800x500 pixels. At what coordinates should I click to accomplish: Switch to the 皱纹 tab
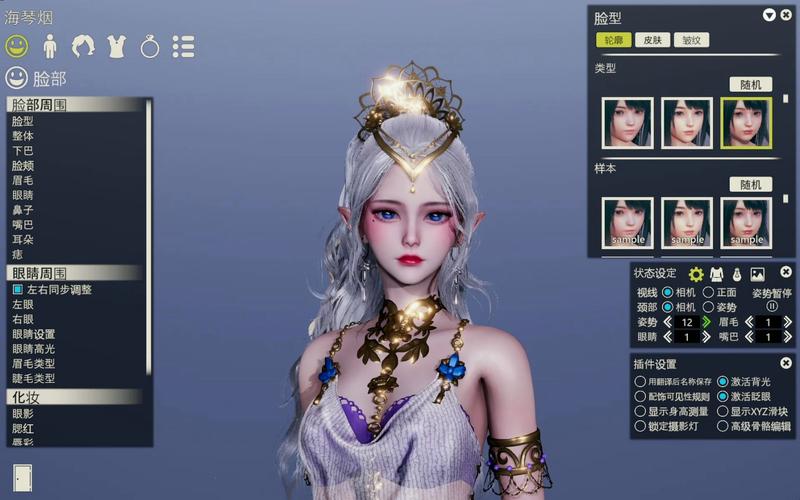(690, 41)
